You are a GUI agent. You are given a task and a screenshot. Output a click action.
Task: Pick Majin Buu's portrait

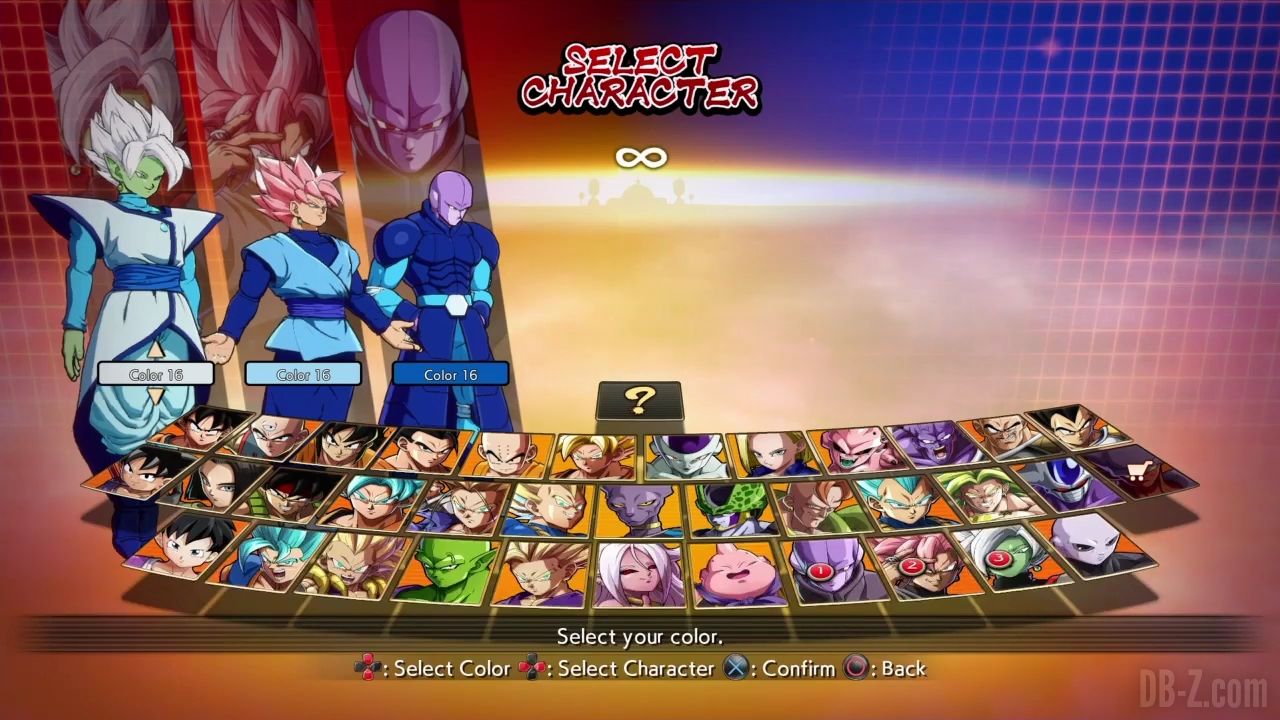point(737,574)
